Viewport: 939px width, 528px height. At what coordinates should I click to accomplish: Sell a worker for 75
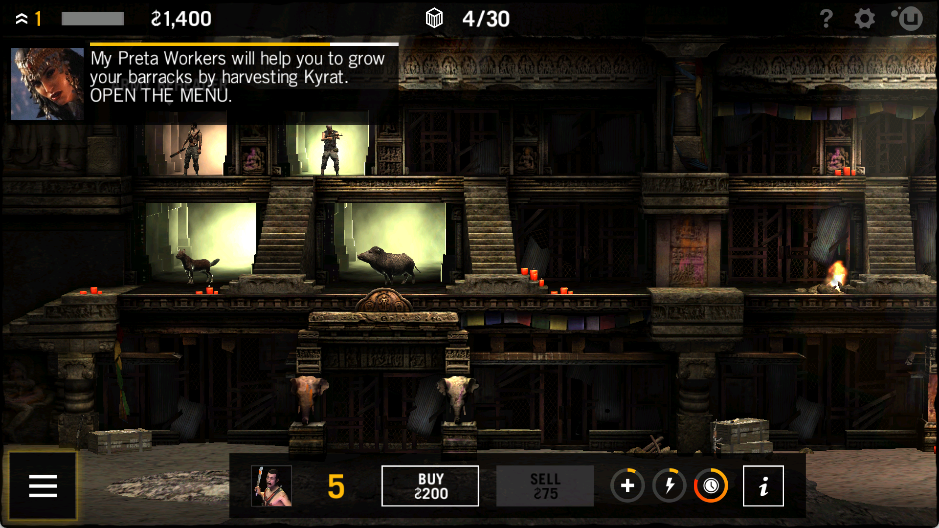pyautogui.click(x=545, y=486)
